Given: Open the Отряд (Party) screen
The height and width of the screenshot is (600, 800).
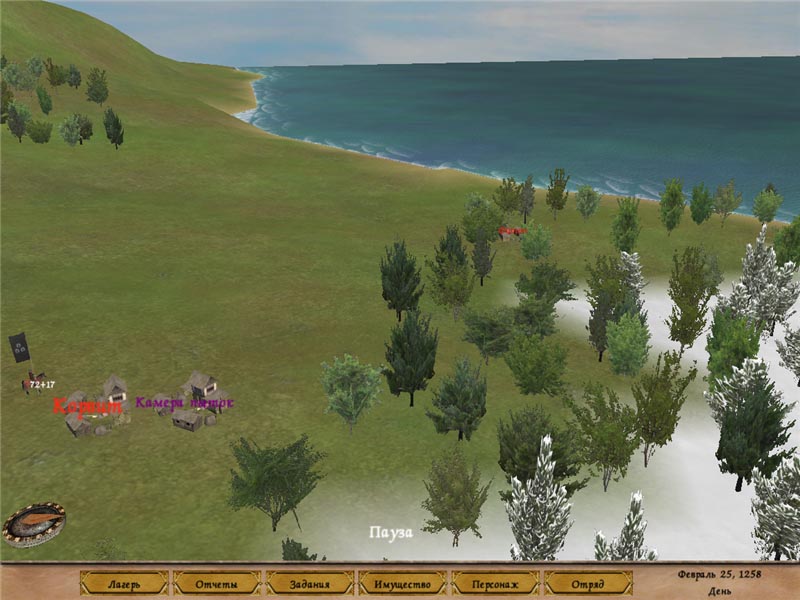Looking at the screenshot, I should click(x=588, y=583).
